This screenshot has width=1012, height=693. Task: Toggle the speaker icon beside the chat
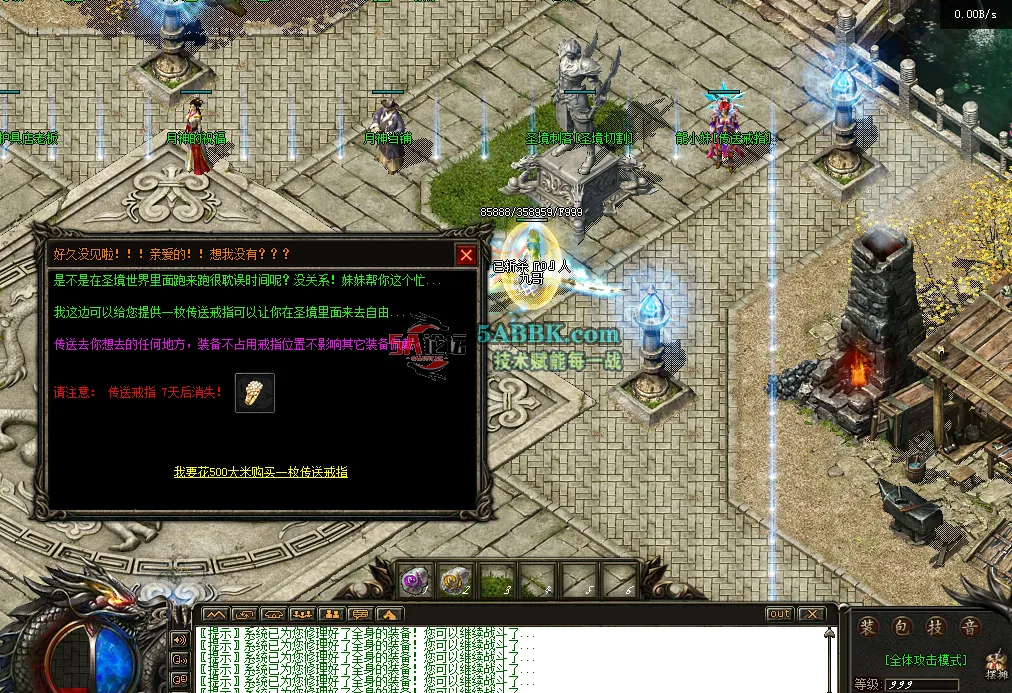180,639
